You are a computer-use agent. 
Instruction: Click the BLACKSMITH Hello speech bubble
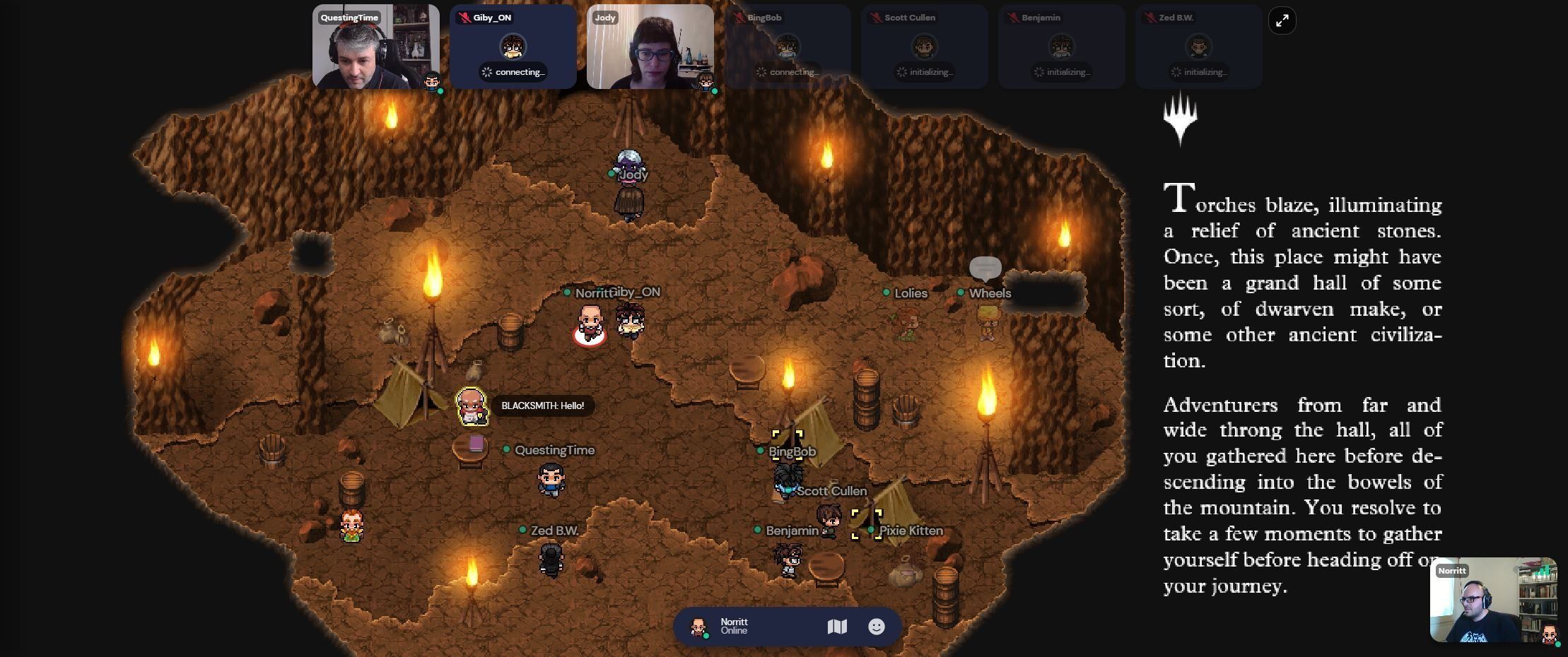[x=542, y=406]
